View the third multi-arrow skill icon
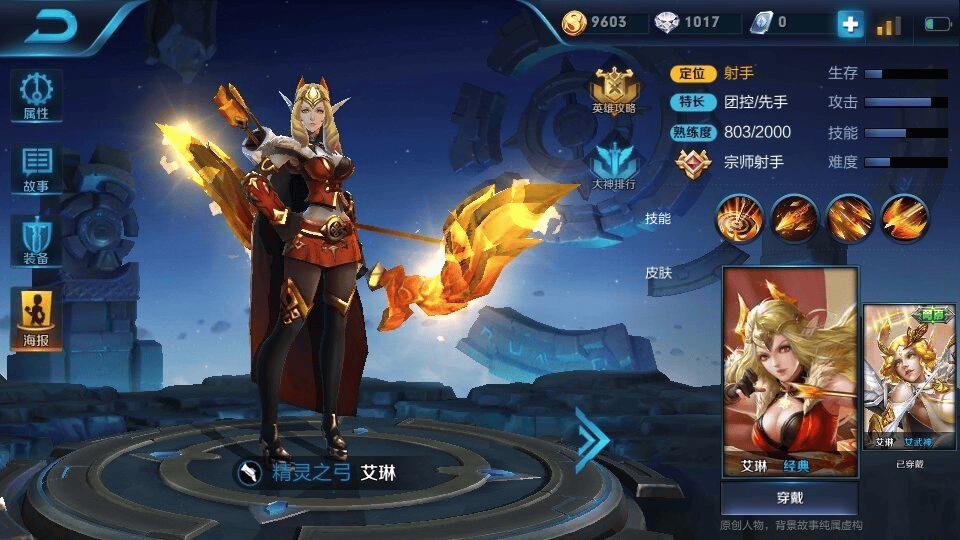Image resolution: width=960 pixels, height=540 pixels. [x=850, y=217]
